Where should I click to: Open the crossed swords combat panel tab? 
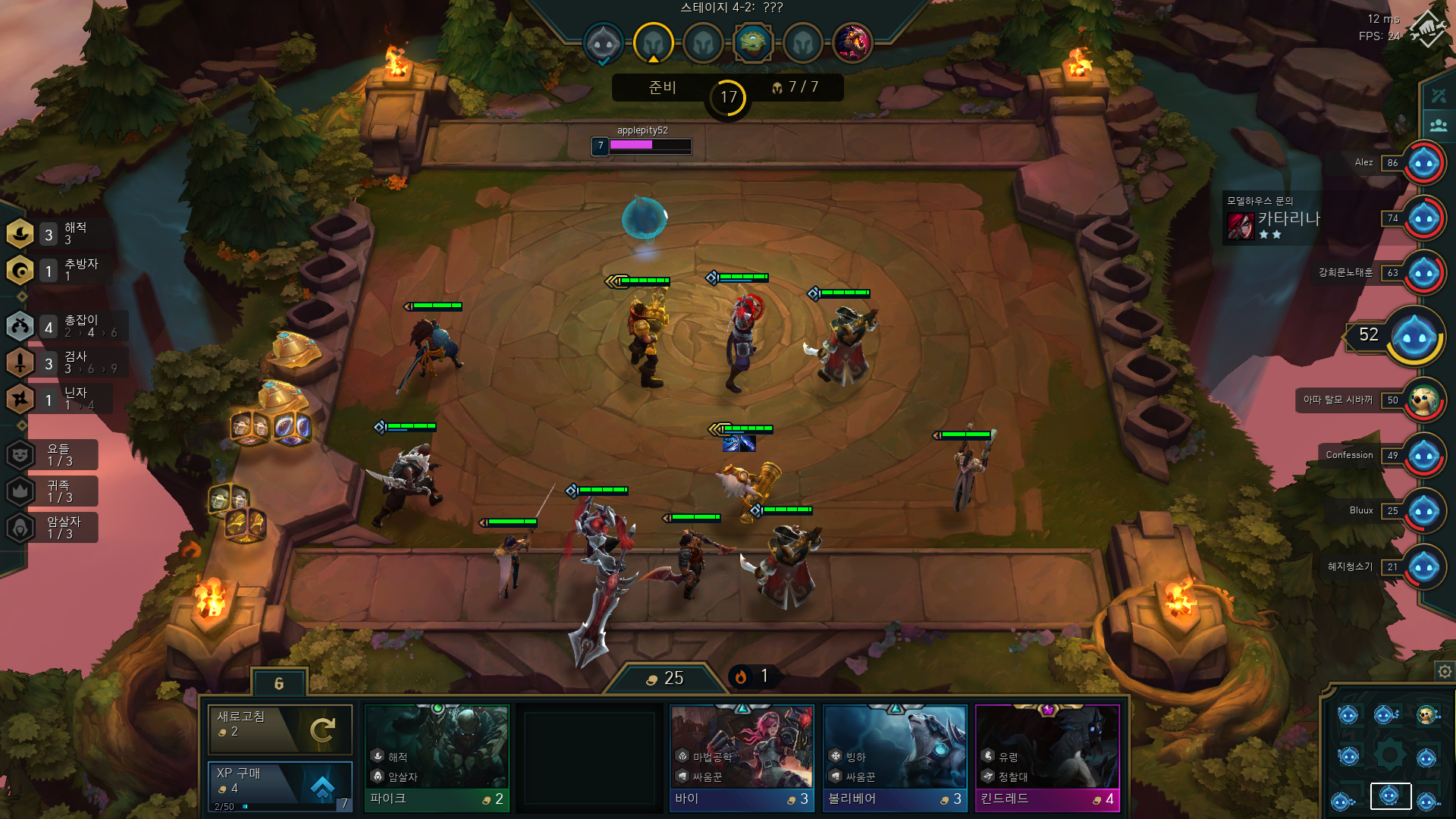1439,96
